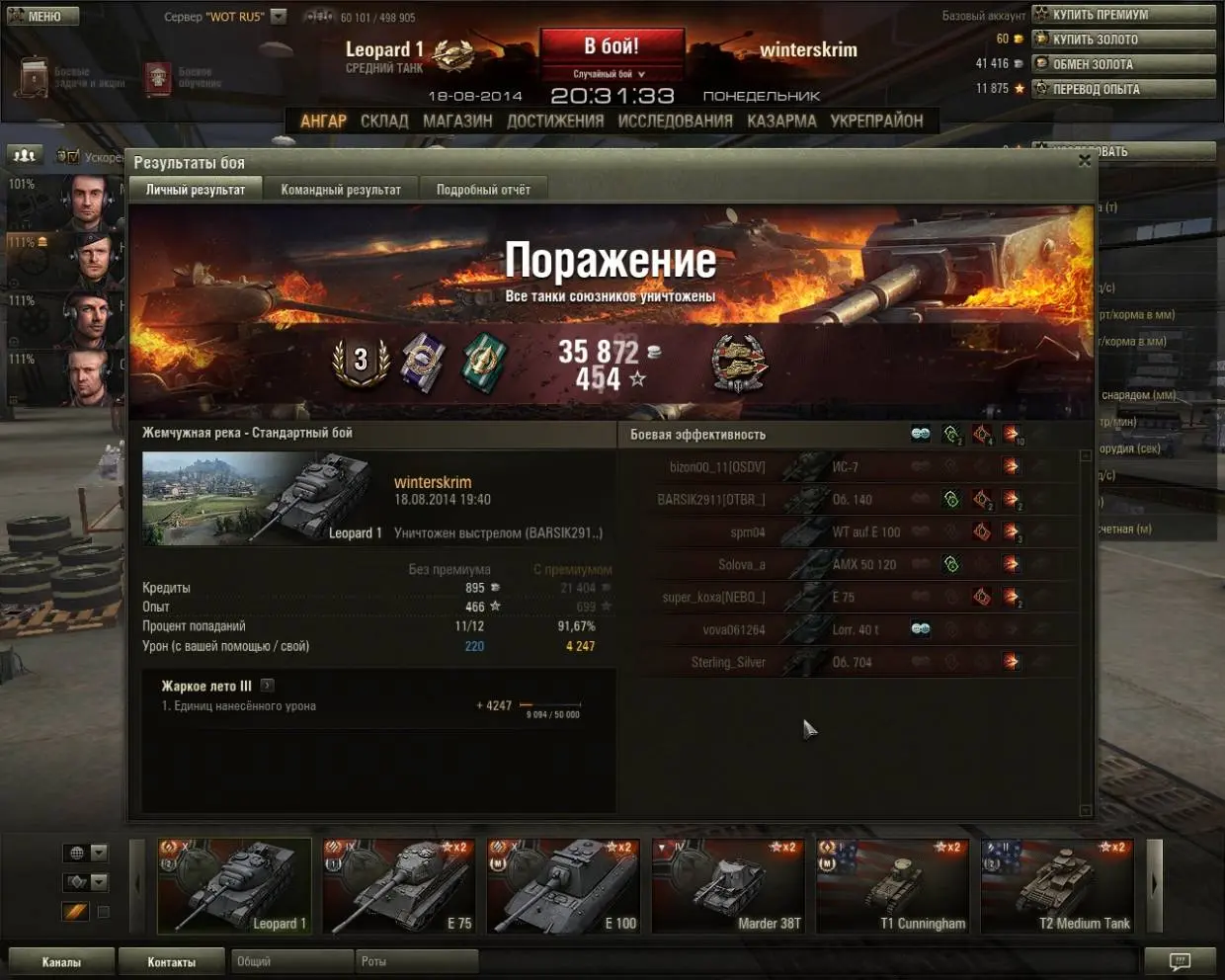Open the Каналы chat button
This screenshot has height=980, width=1225.
click(x=61, y=961)
